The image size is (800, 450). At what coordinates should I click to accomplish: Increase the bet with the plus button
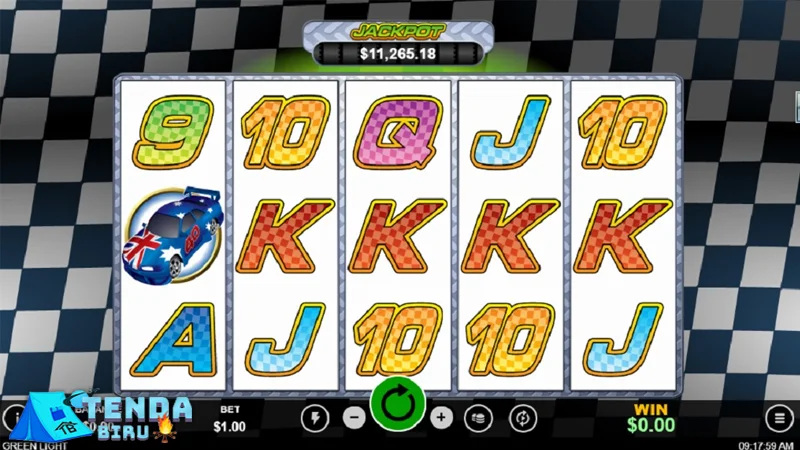click(x=442, y=417)
